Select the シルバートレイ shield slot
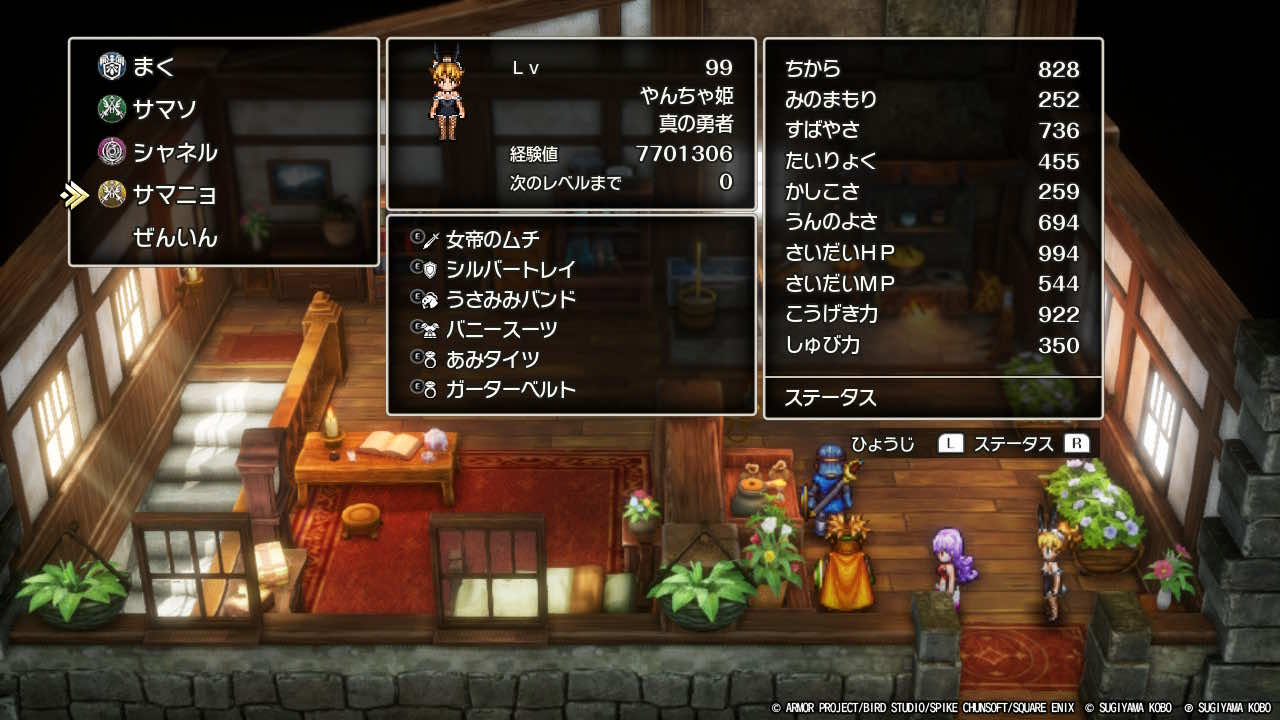This screenshot has width=1280, height=720. tap(510, 269)
